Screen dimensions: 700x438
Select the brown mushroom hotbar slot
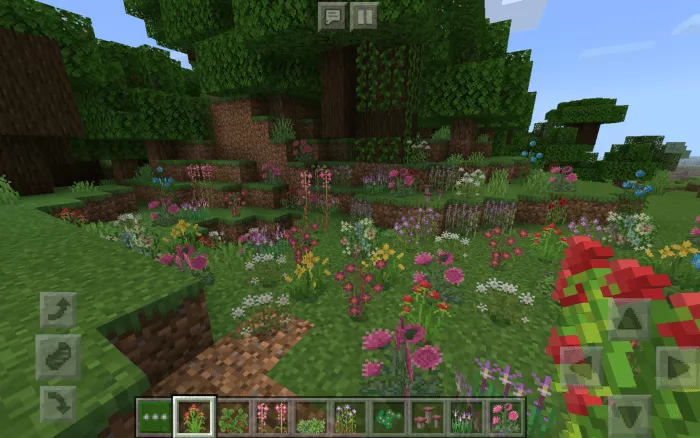click(427, 416)
